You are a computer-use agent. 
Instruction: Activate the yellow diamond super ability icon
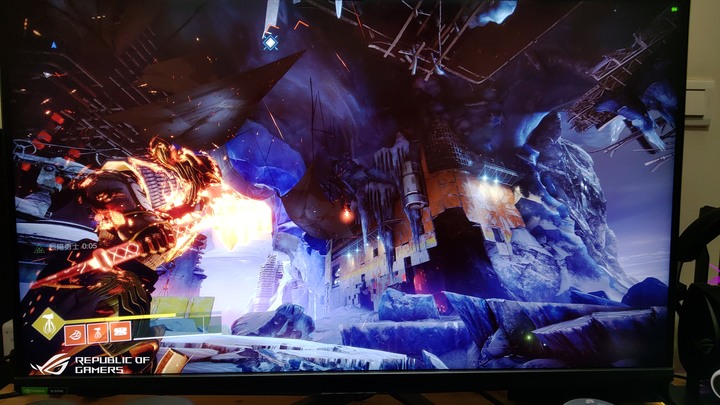(x=46, y=324)
